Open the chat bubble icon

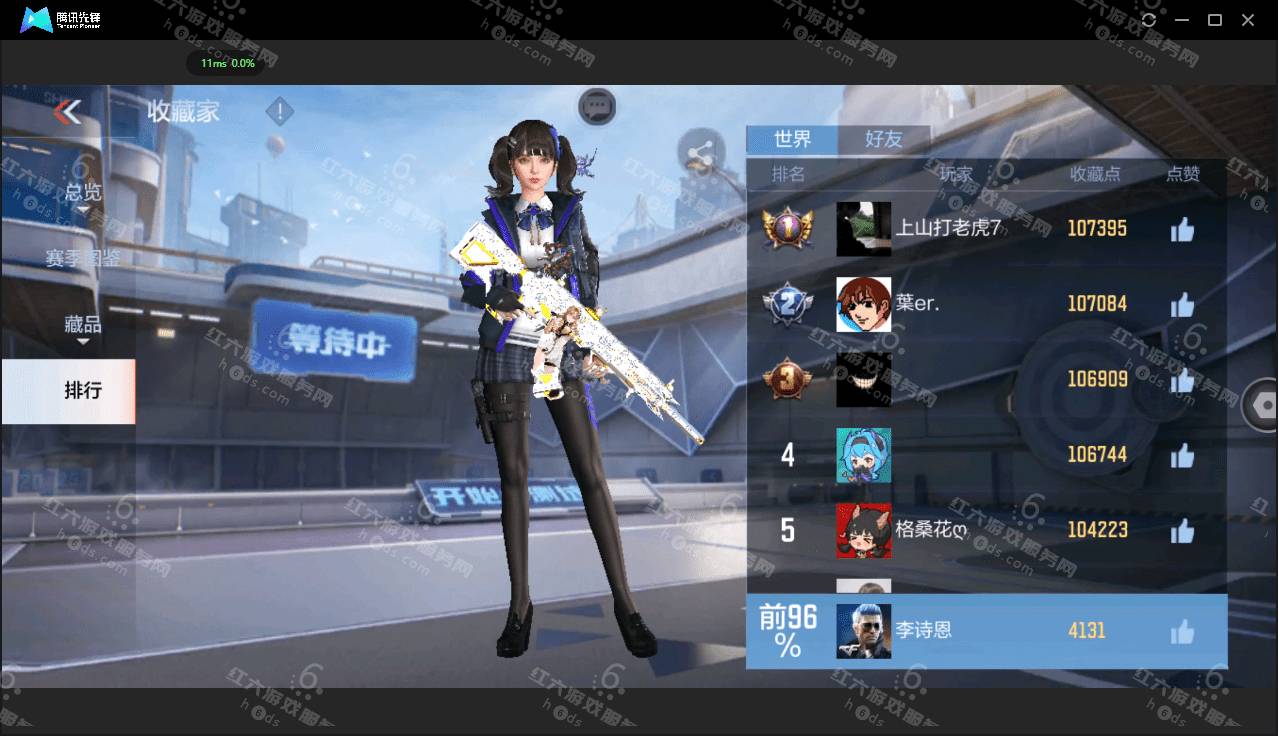(x=597, y=104)
